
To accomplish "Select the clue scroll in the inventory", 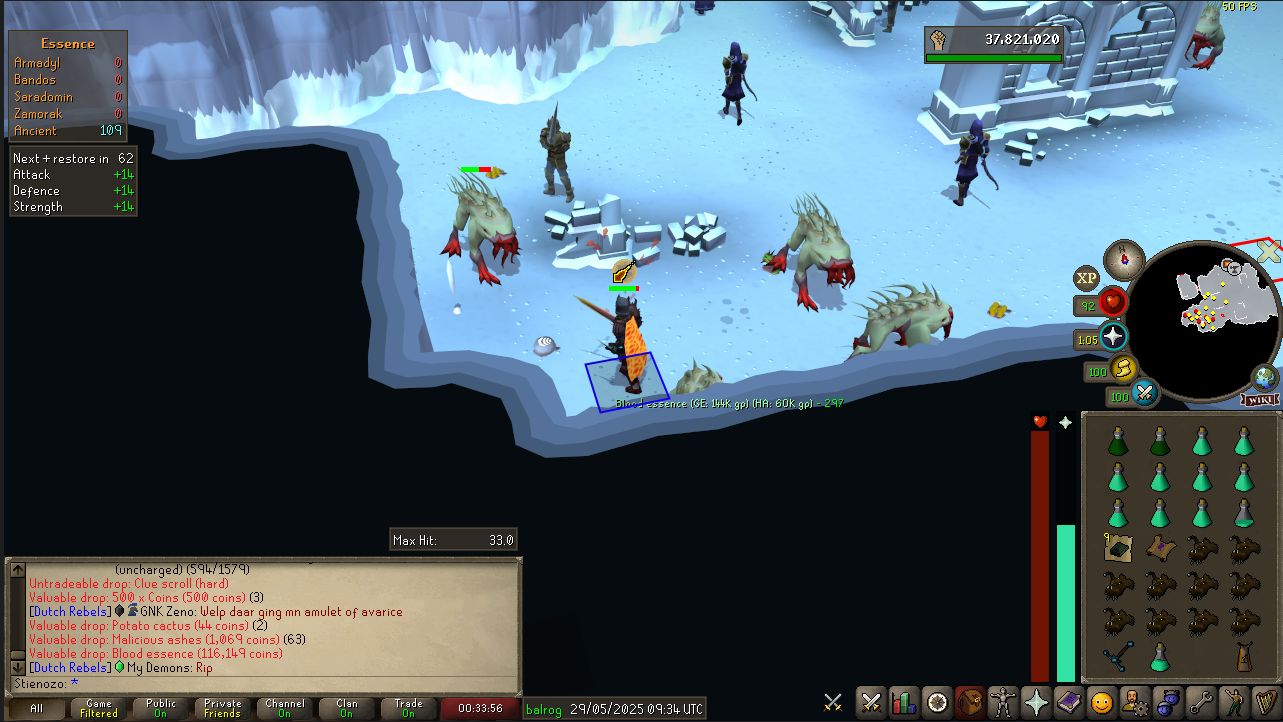I will (1117, 547).
